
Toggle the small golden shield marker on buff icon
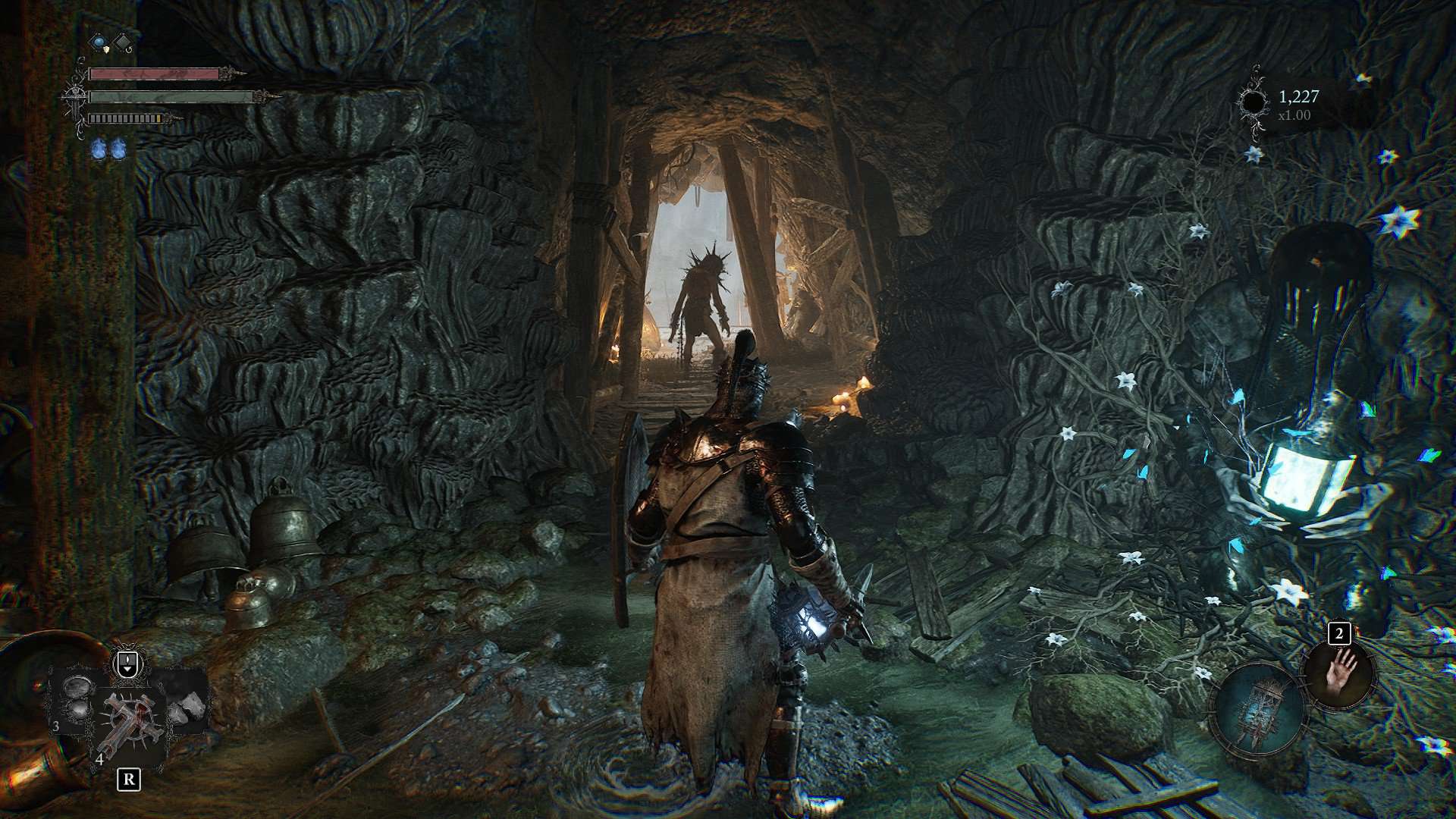106,50
